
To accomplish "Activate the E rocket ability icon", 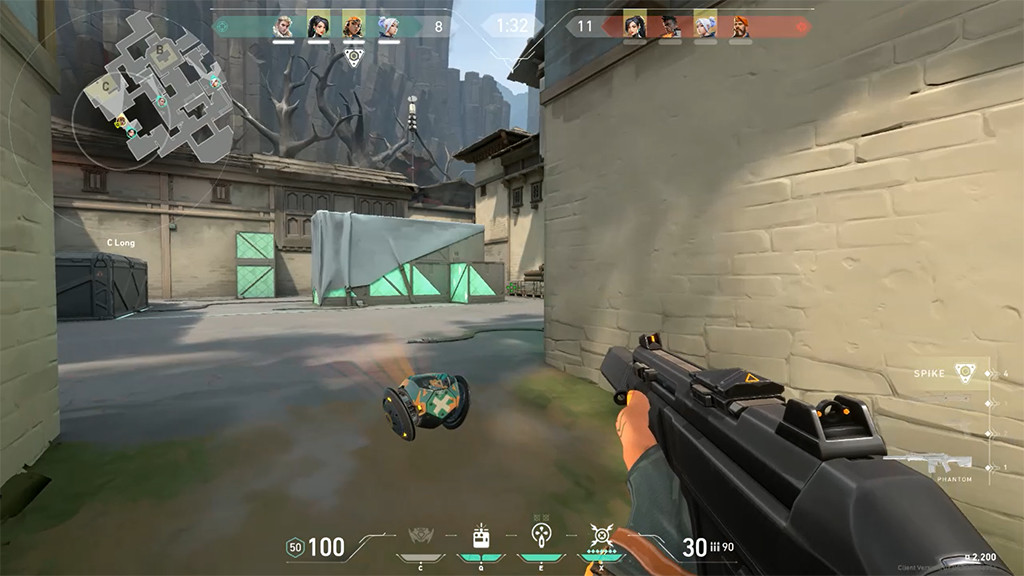I will (541, 536).
